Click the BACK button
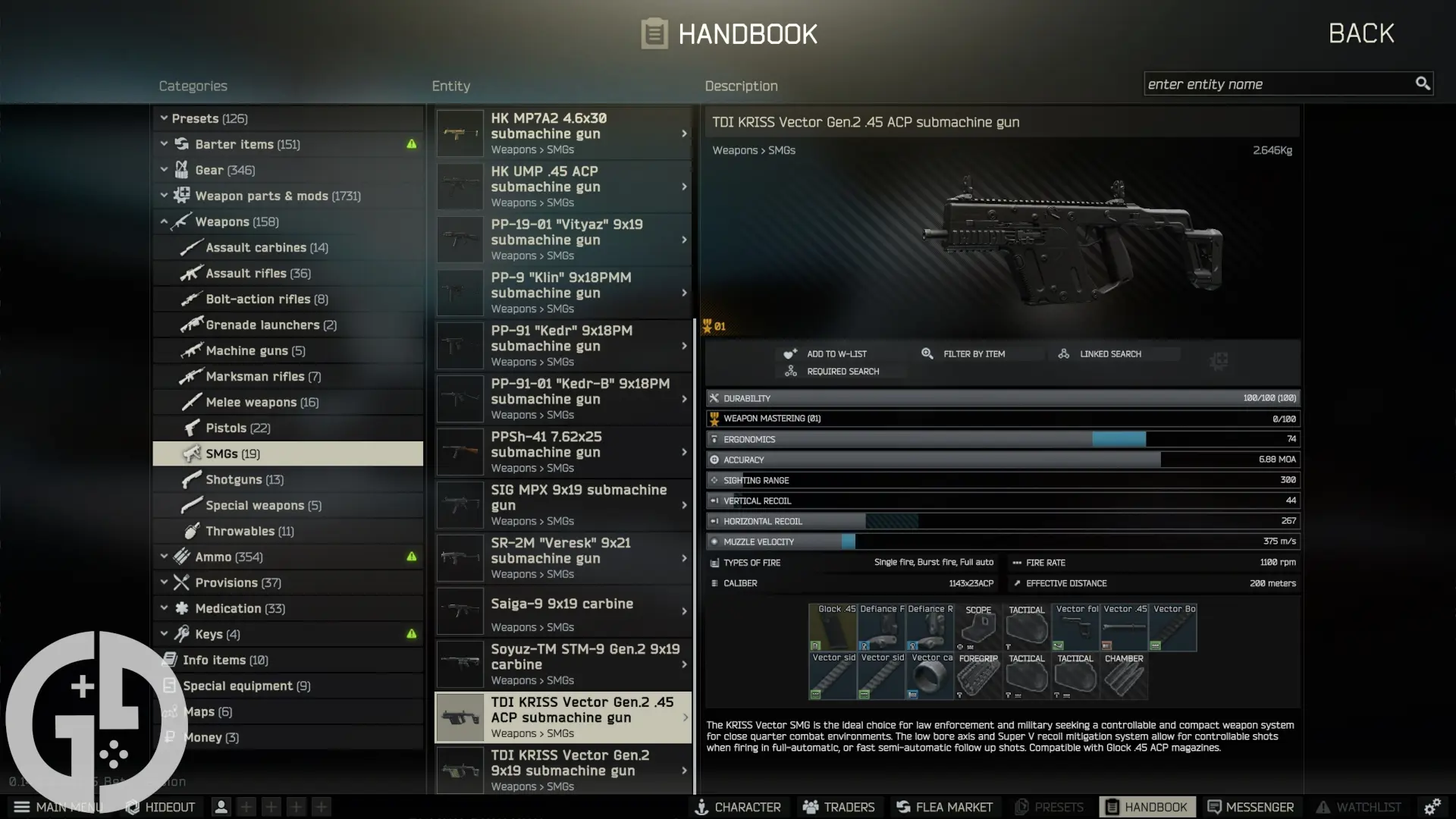Viewport: 1456px width, 819px height. pos(1360,33)
